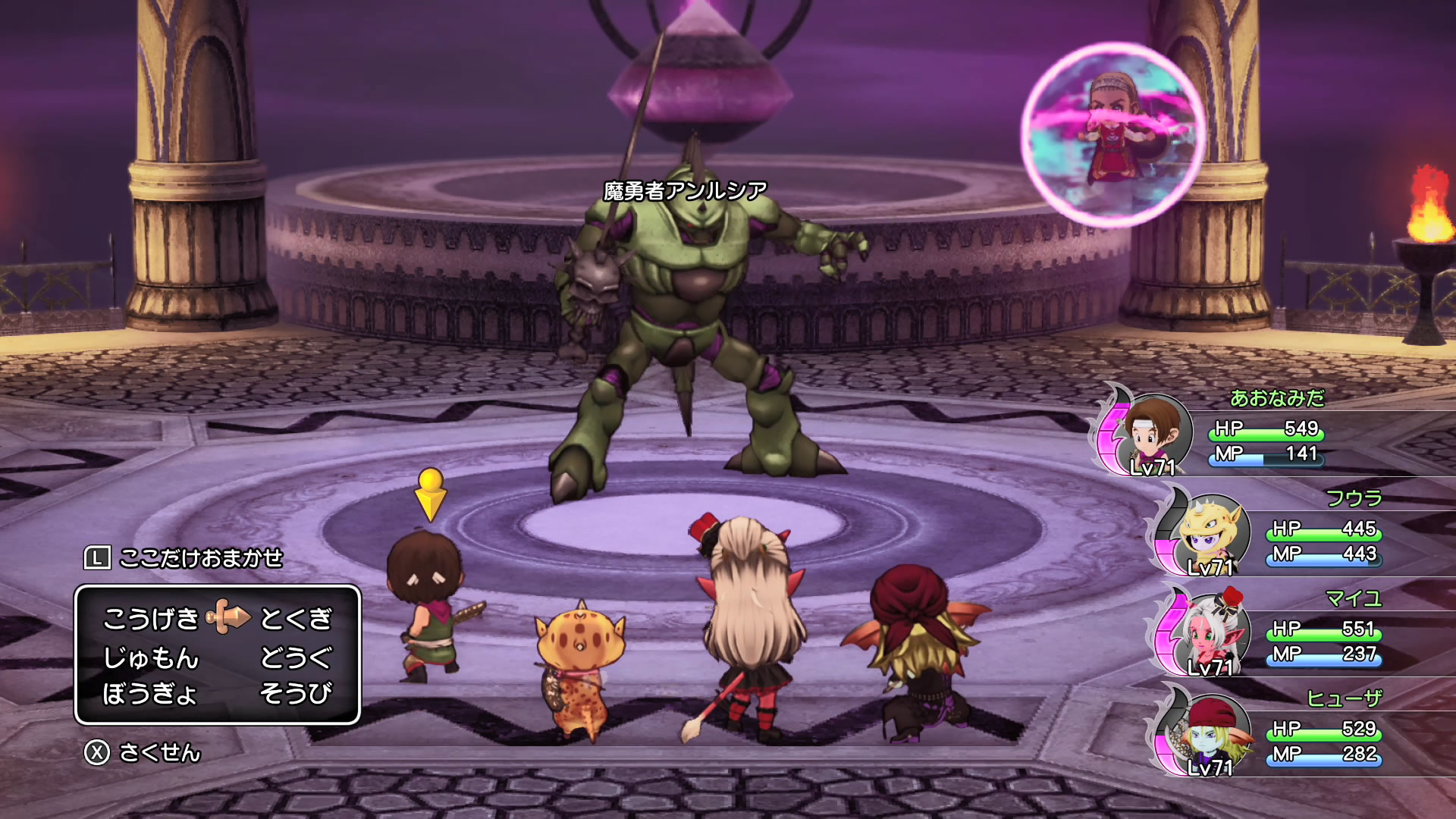1456x819 pixels.
Task: Choose the とくぎ skills command
Action: (296, 619)
